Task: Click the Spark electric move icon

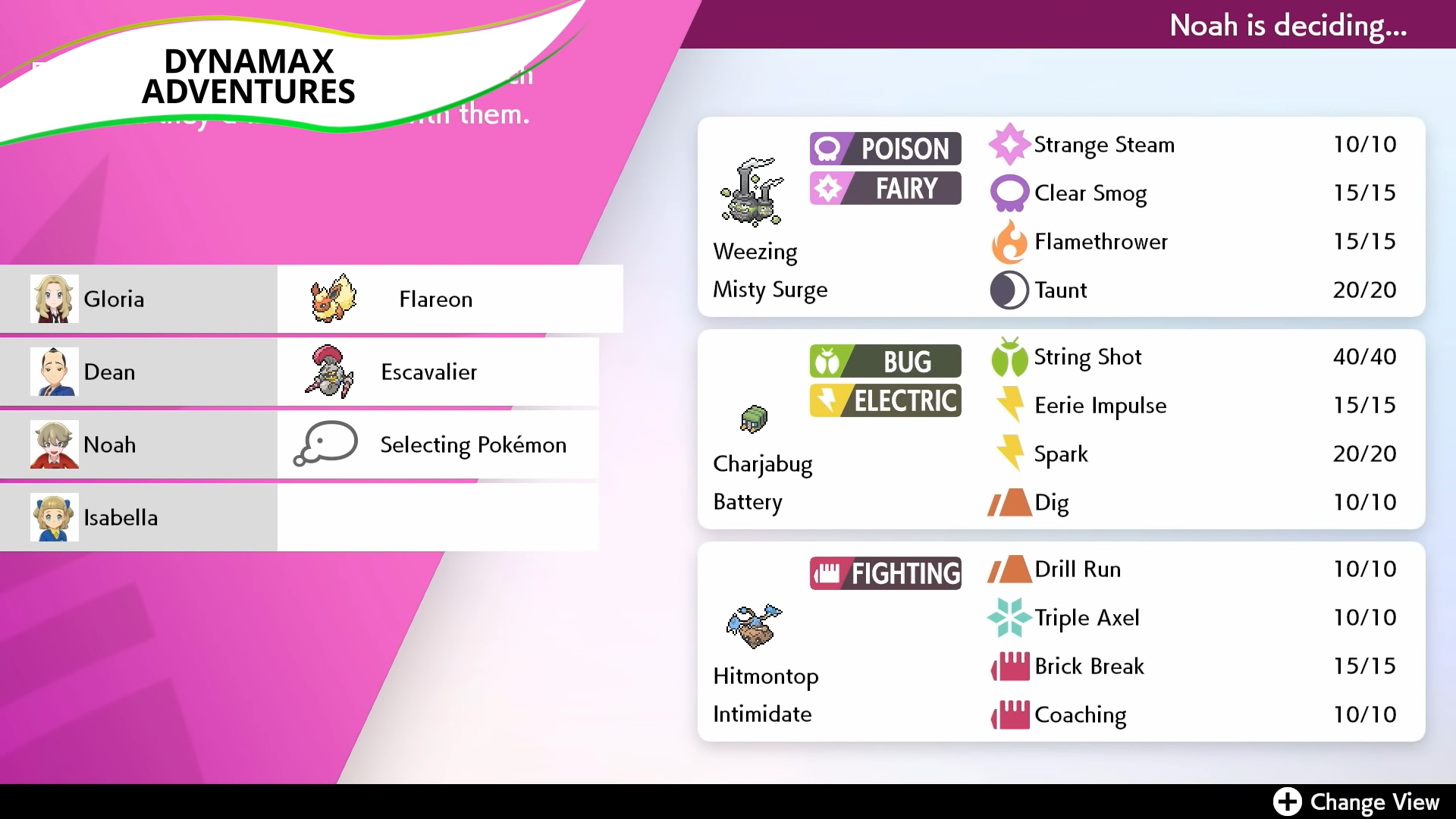Action: tap(1009, 453)
